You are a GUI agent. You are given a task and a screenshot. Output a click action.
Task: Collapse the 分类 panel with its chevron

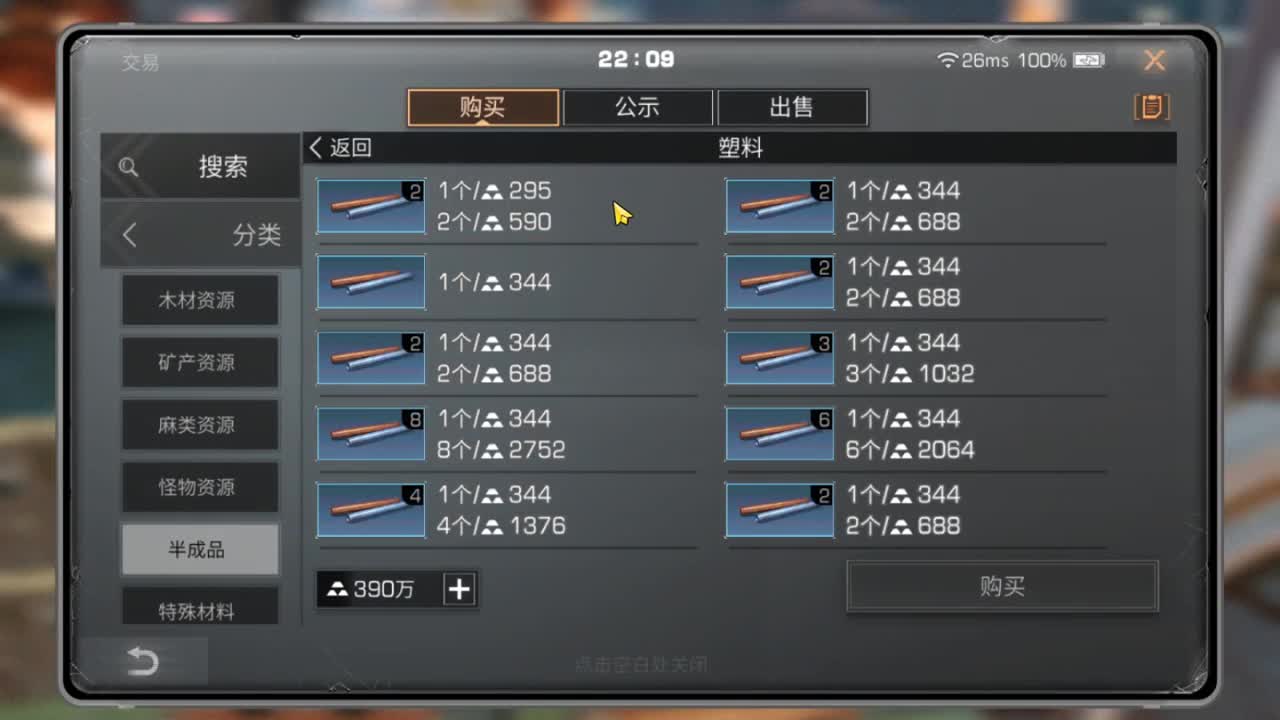tap(128, 234)
